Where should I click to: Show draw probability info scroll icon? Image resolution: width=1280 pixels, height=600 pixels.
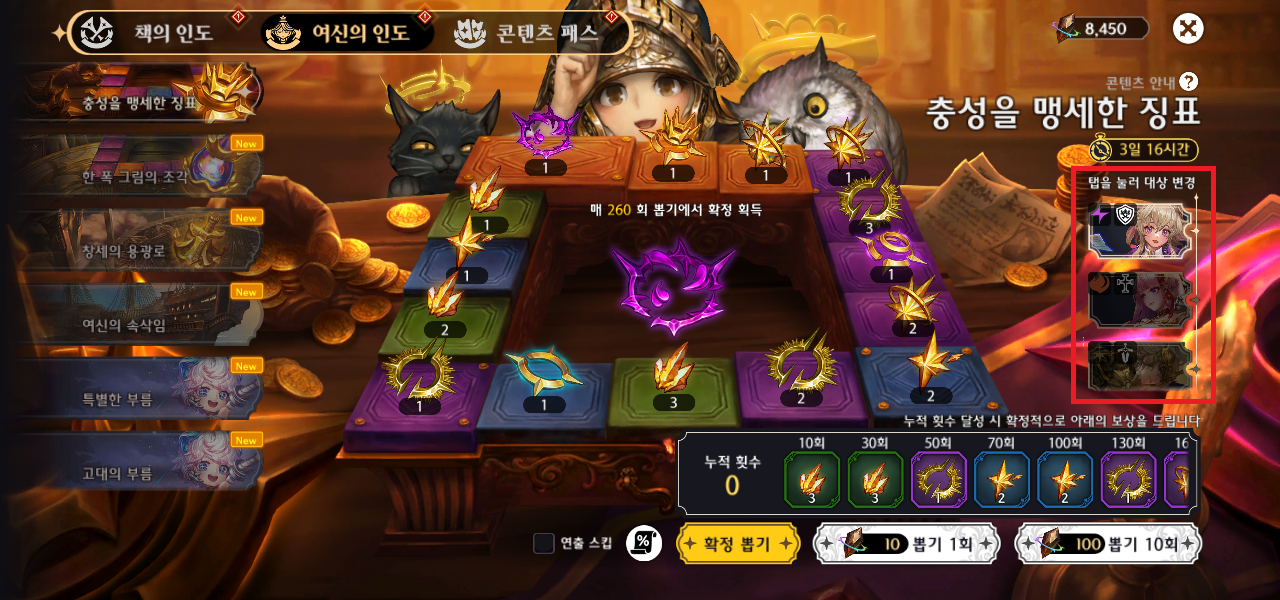[x=643, y=543]
